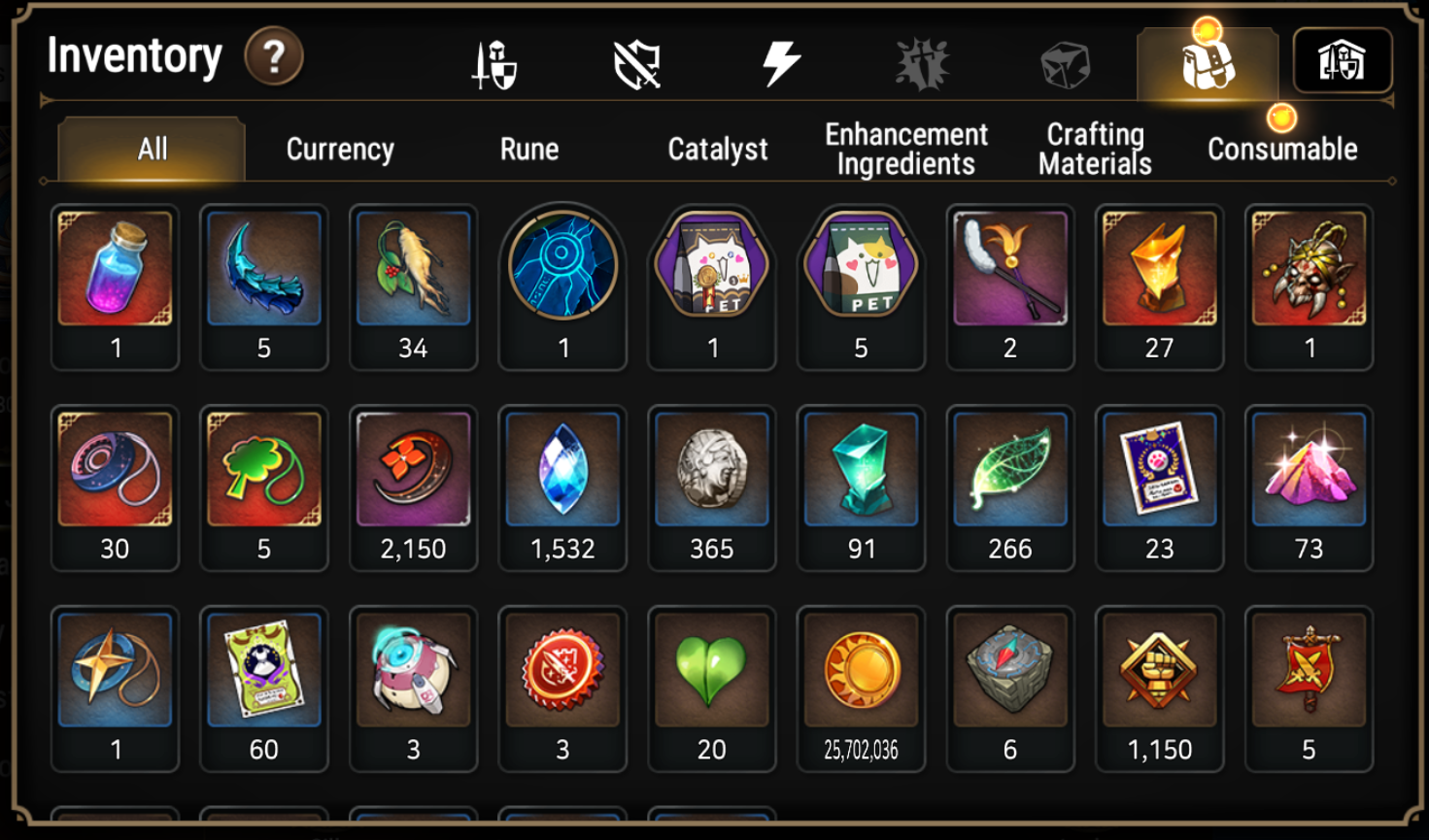Select the backpack inventory category icon

tap(1208, 64)
